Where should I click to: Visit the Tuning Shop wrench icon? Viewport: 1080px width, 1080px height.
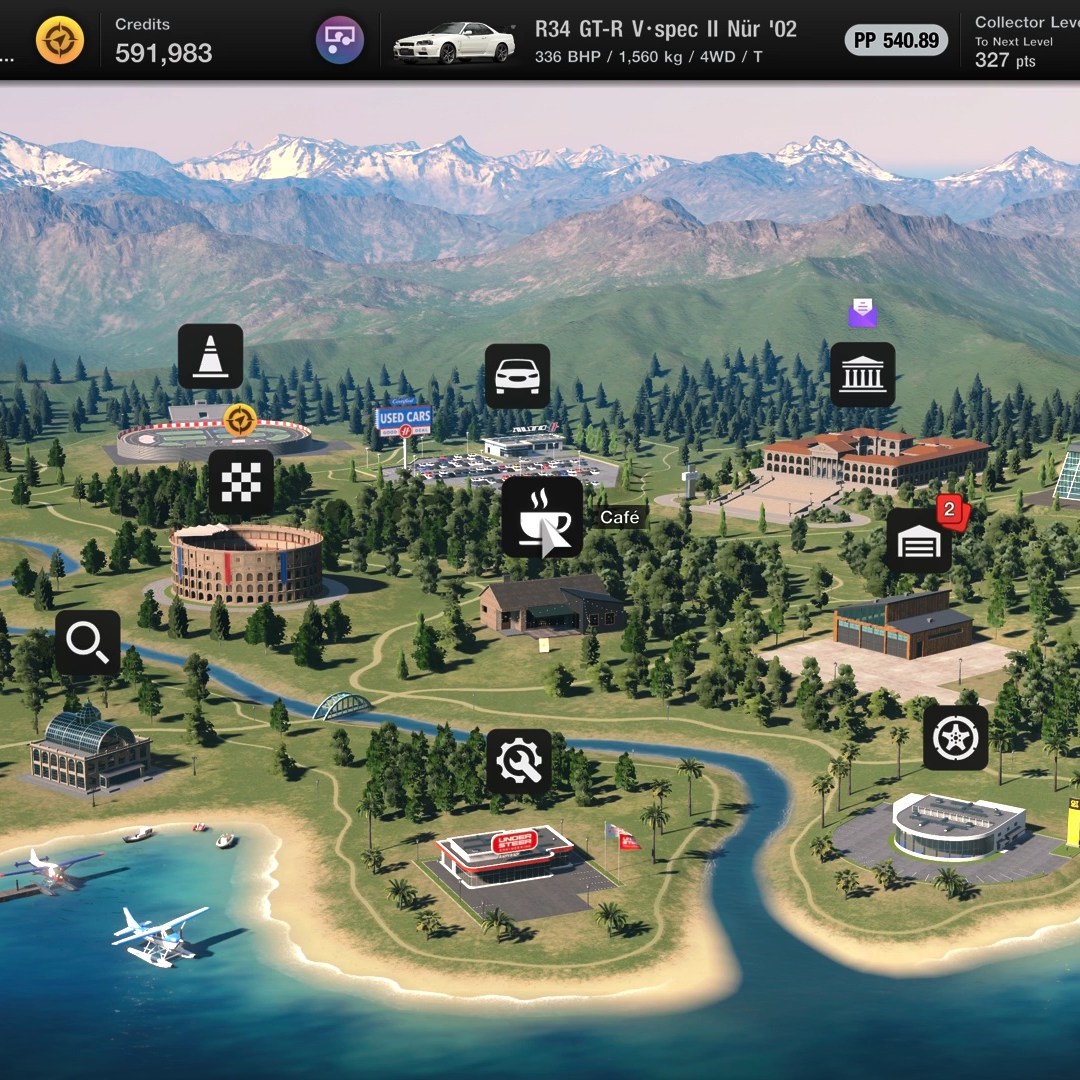point(519,762)
